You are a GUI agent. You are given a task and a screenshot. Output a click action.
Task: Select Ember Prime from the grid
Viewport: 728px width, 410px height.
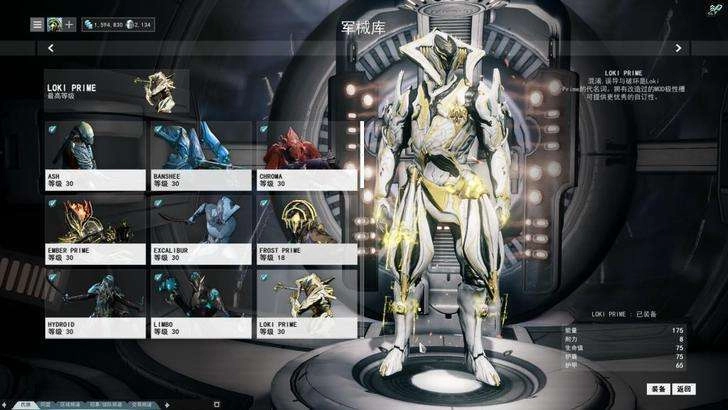95,228
